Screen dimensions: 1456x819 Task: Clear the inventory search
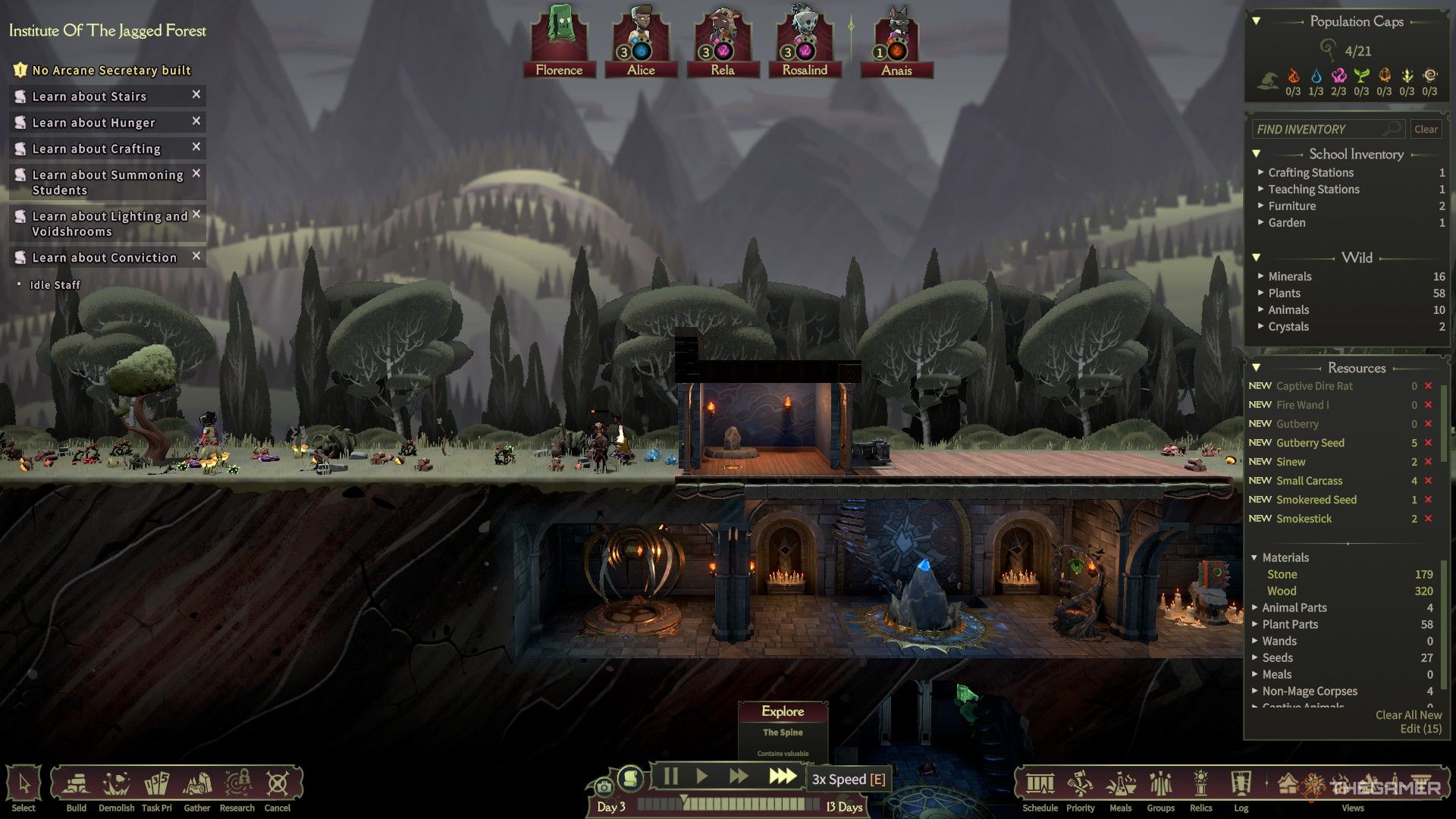tap(1426, 130)
